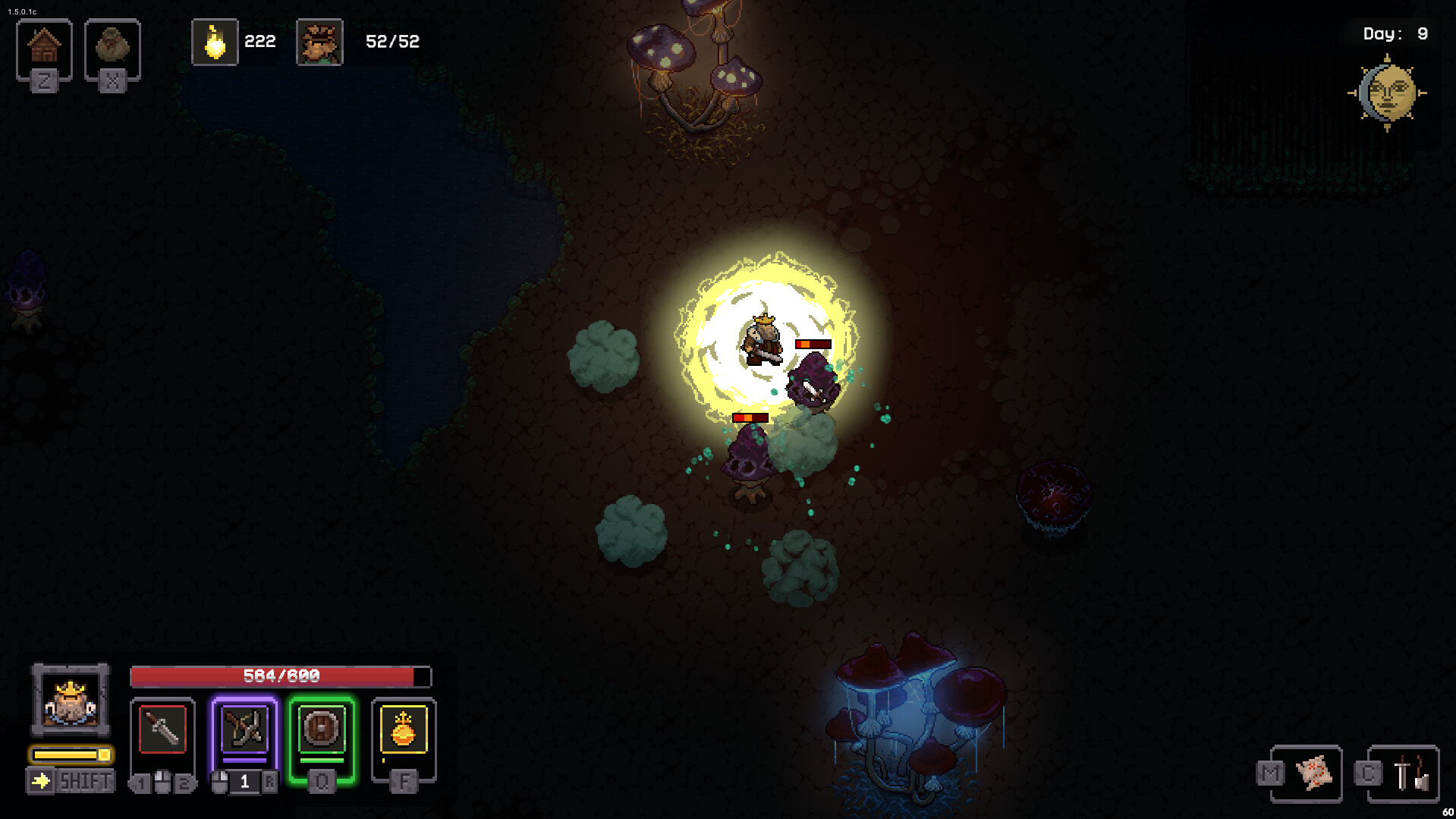Select the sword attack slot
1456x819 pixels.
click(162, 730)
